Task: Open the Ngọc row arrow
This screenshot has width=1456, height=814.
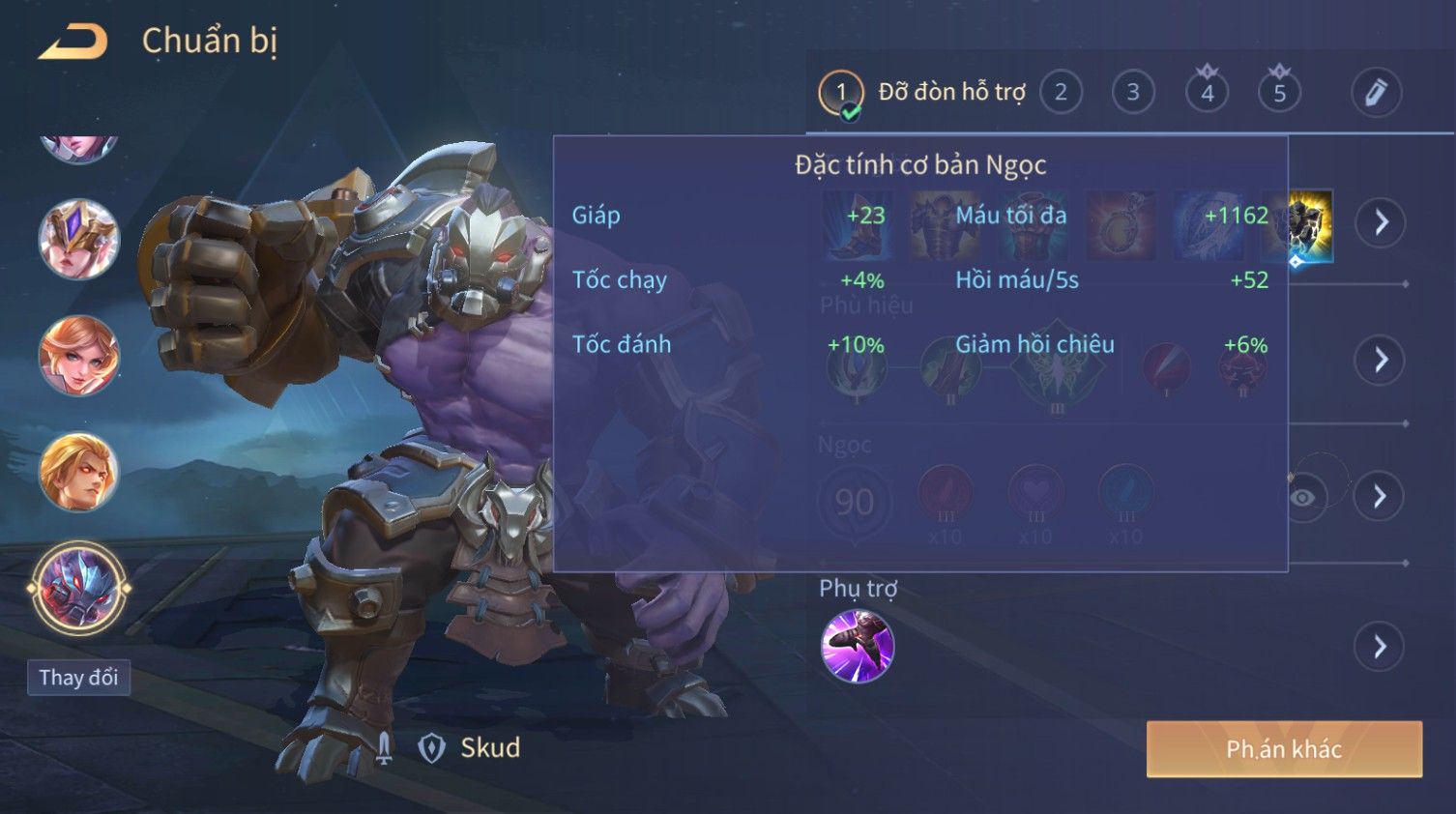Action: (1380, 497)
